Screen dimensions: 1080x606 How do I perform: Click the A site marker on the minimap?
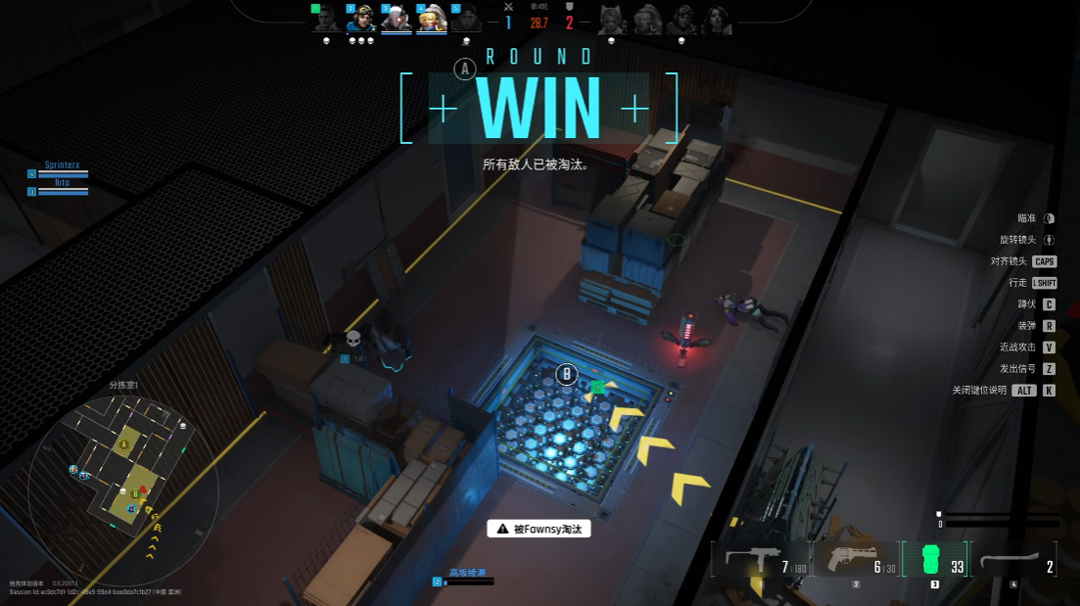coord(125,443)
